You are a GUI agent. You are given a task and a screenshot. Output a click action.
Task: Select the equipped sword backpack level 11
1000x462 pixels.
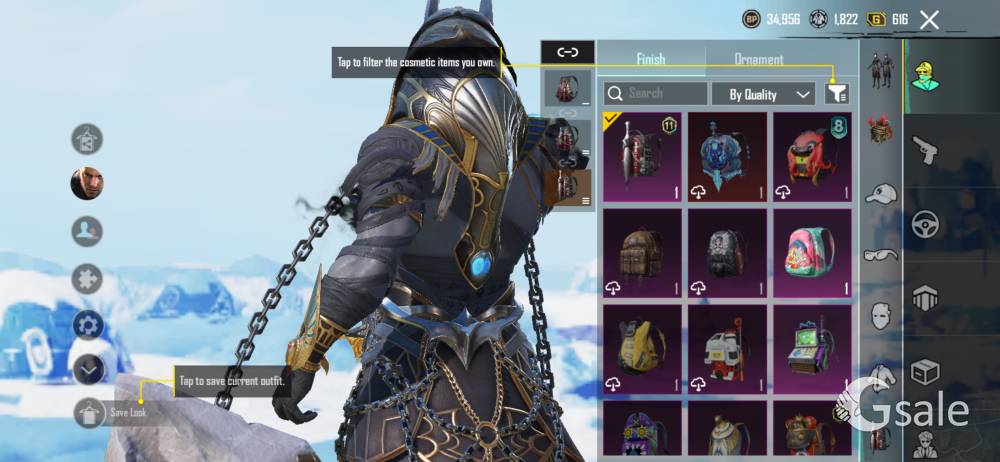642,156
